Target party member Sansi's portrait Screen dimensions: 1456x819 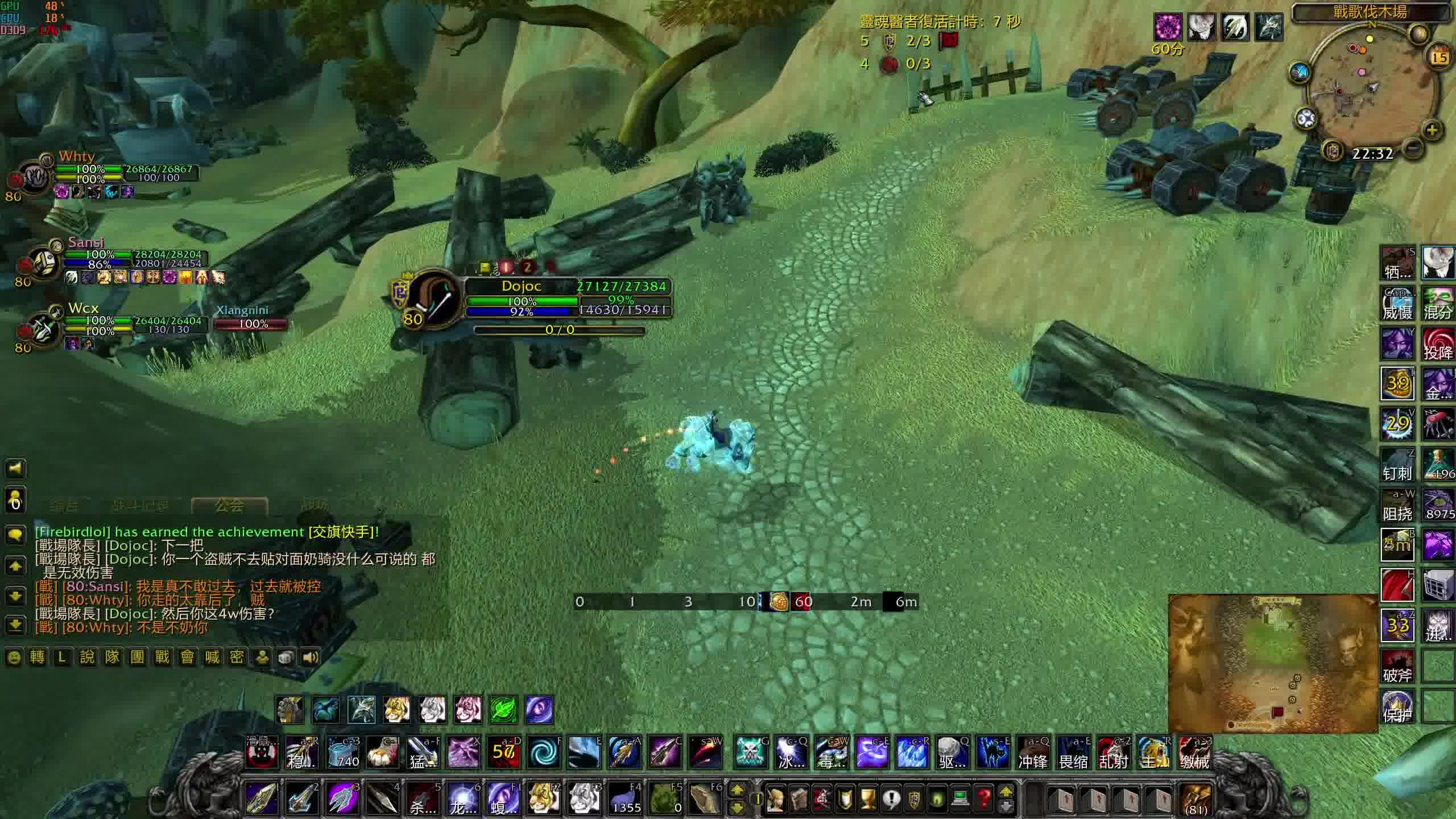pos(43,263)
